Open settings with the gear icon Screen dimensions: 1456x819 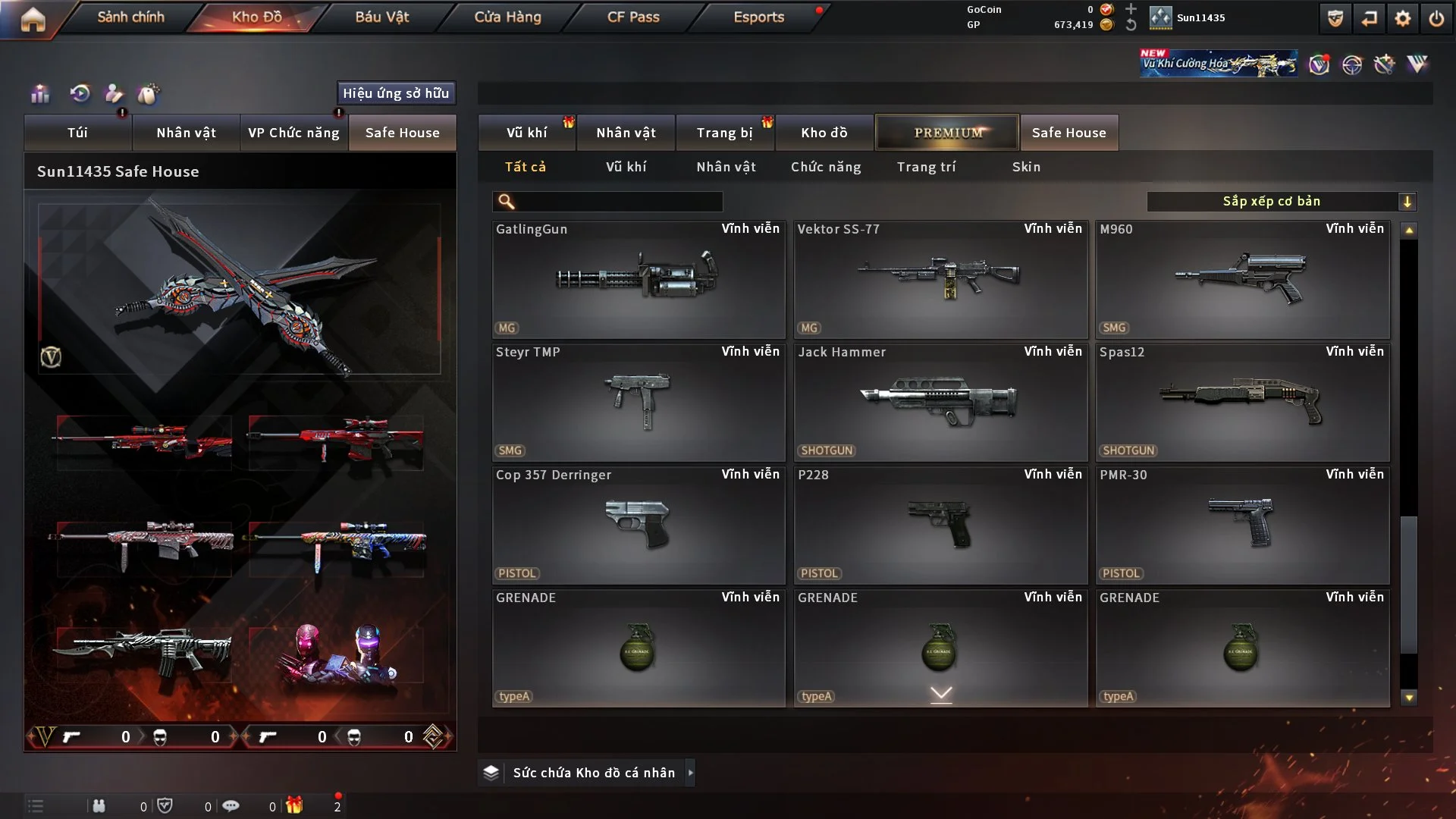point(1403,18)
